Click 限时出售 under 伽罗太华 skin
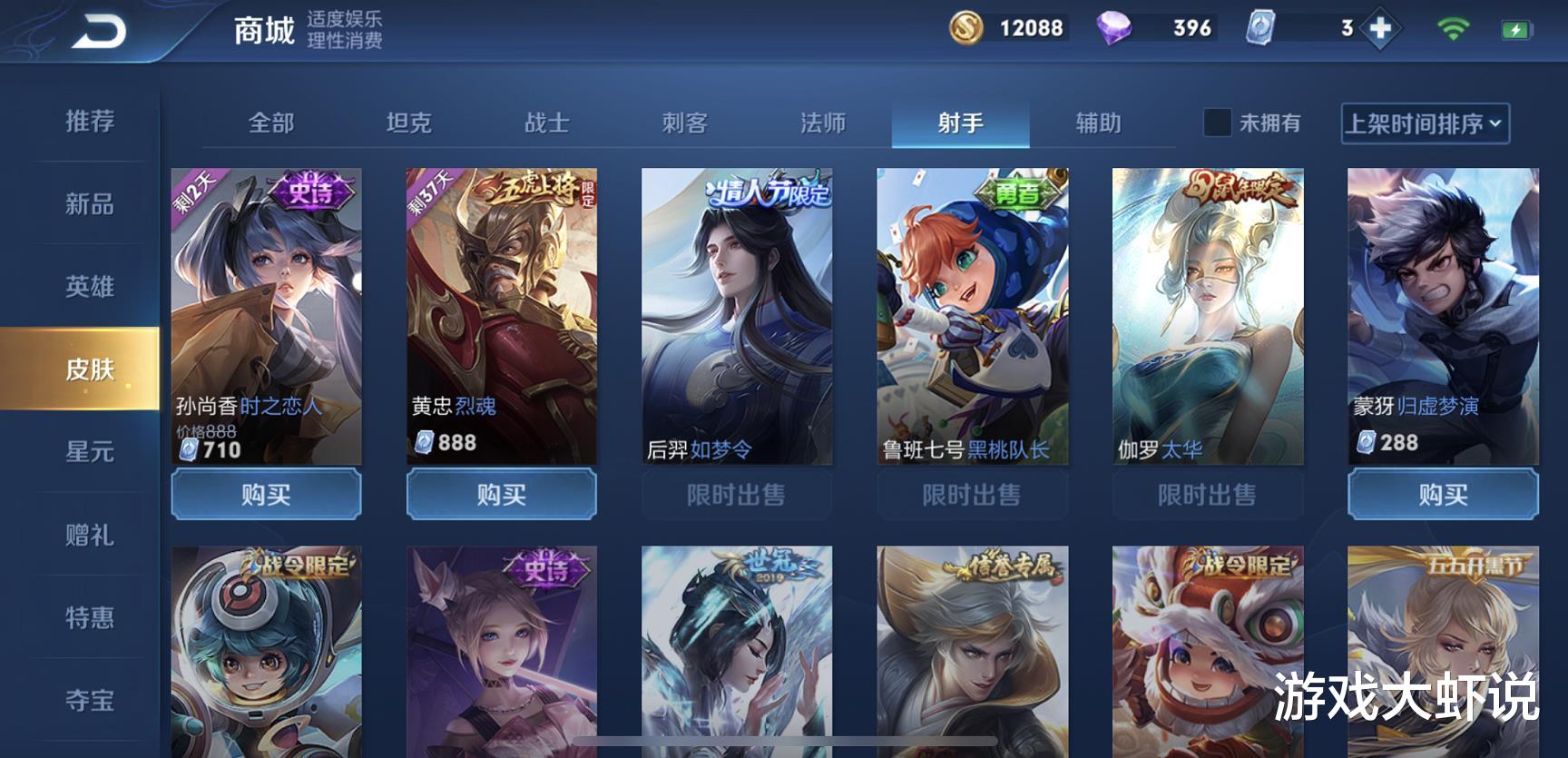The image size is (1568, 758). pyautogui.click(x=1205, y=495)
